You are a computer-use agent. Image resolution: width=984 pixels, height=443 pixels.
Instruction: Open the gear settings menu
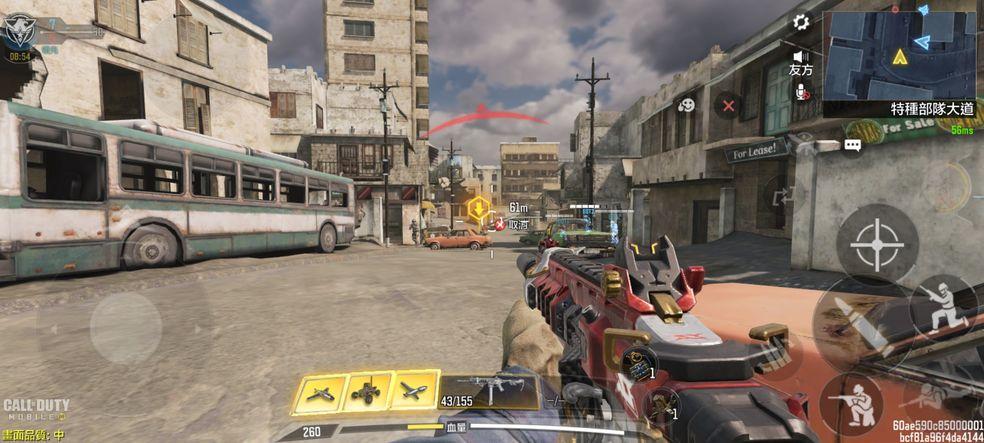[800, 22]
